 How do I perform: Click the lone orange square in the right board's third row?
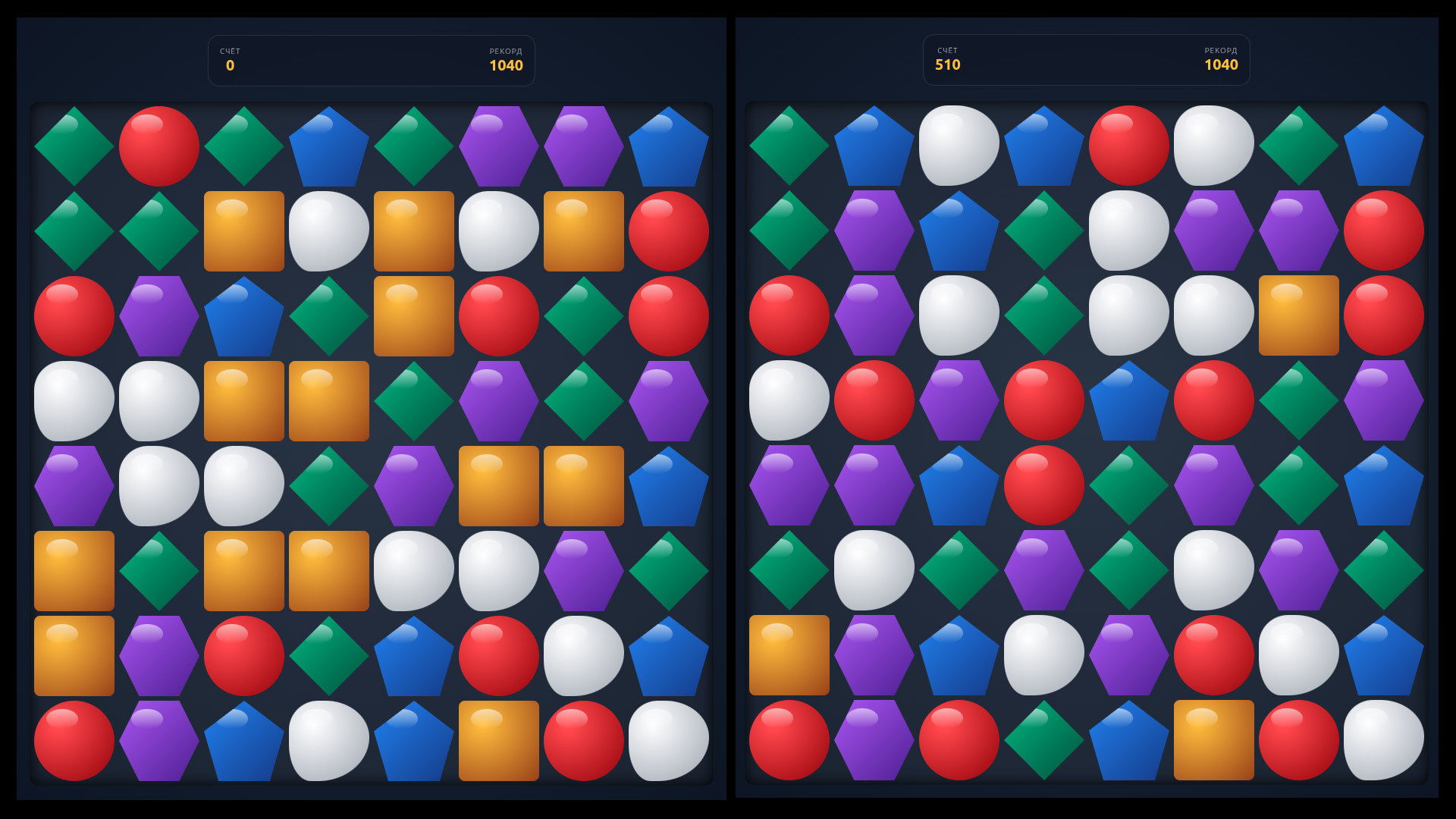tap(1298, 315)
